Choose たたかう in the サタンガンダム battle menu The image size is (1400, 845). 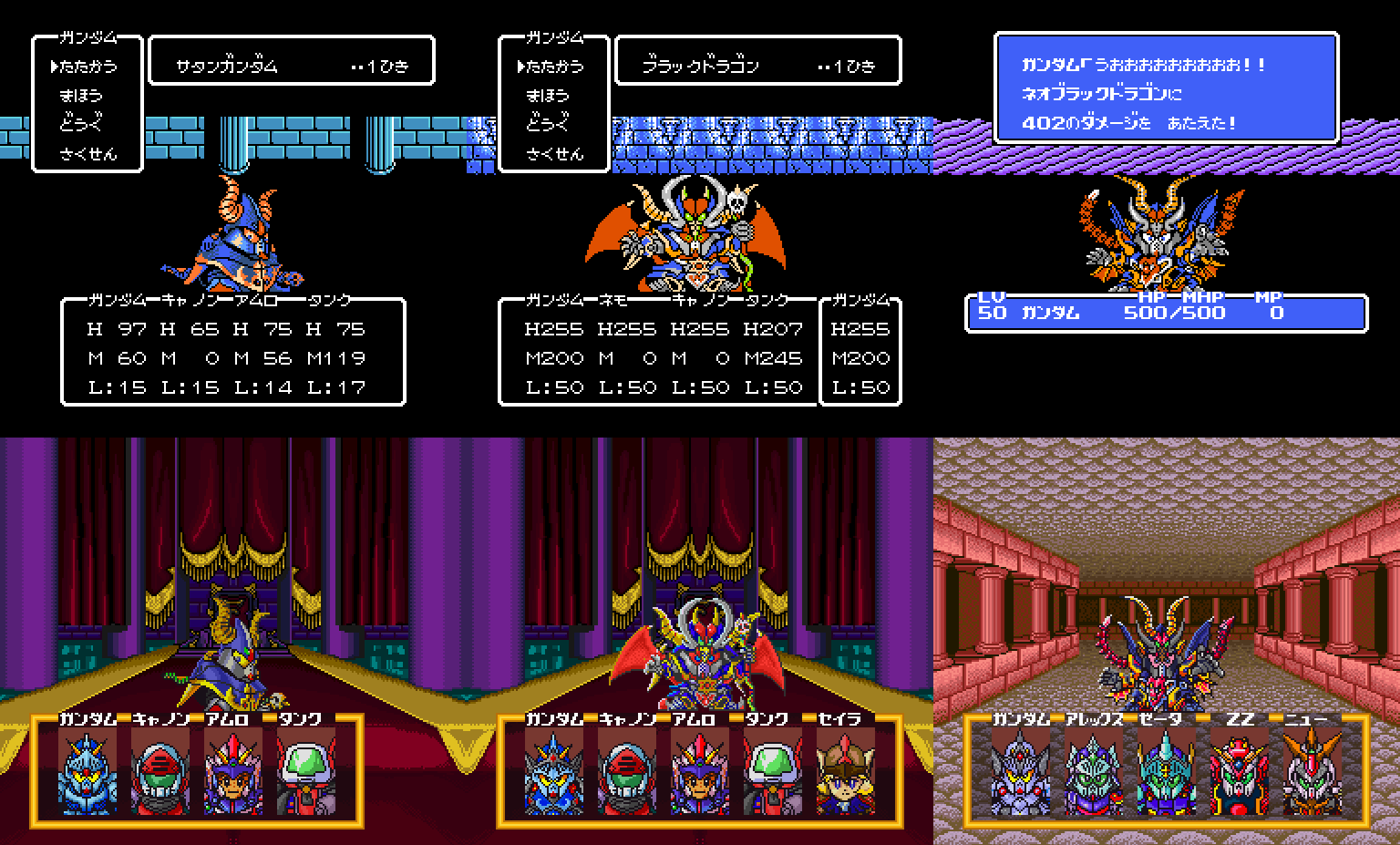coord(90,67)
